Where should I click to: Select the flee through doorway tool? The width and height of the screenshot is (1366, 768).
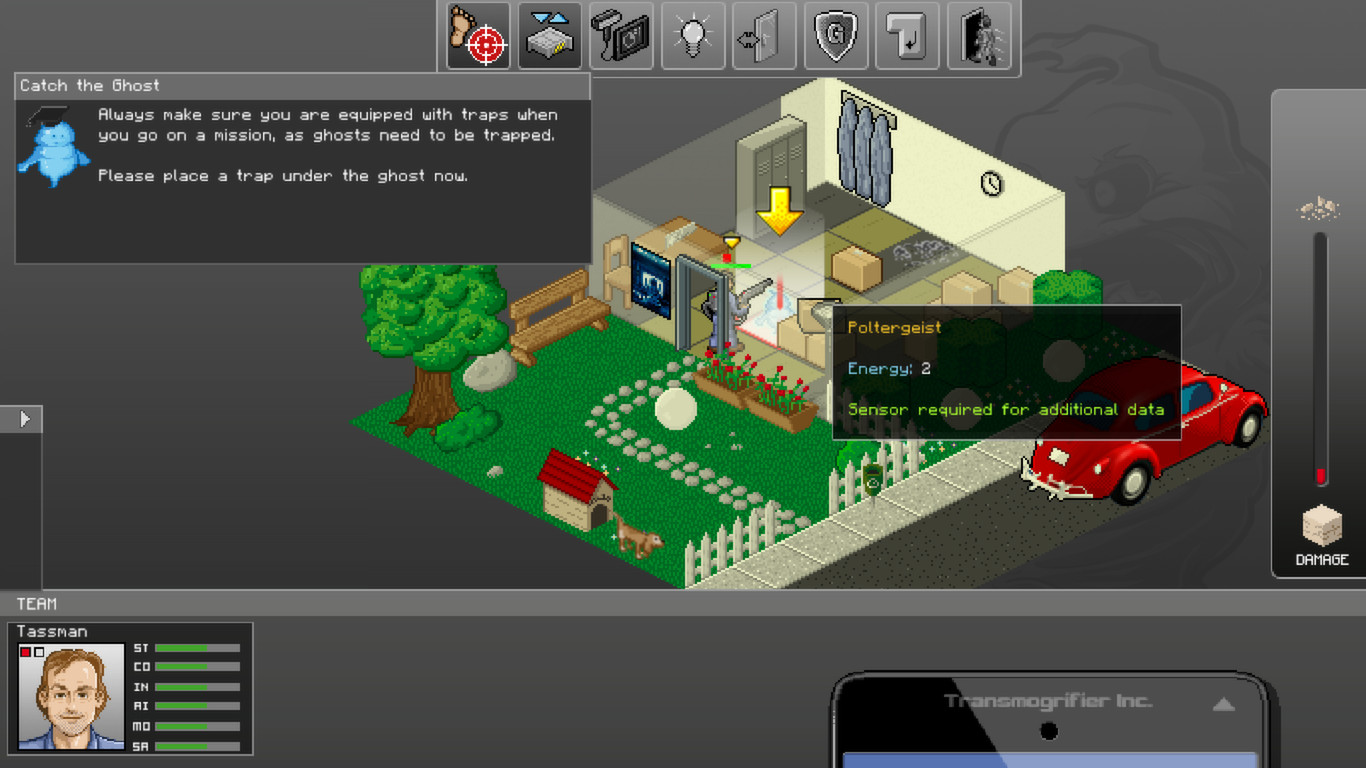point(980,36)
